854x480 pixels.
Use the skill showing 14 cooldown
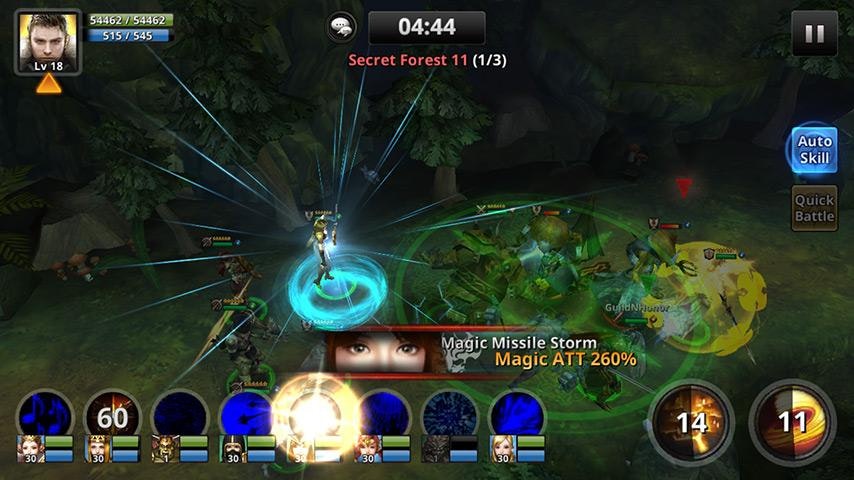point(691,420)
